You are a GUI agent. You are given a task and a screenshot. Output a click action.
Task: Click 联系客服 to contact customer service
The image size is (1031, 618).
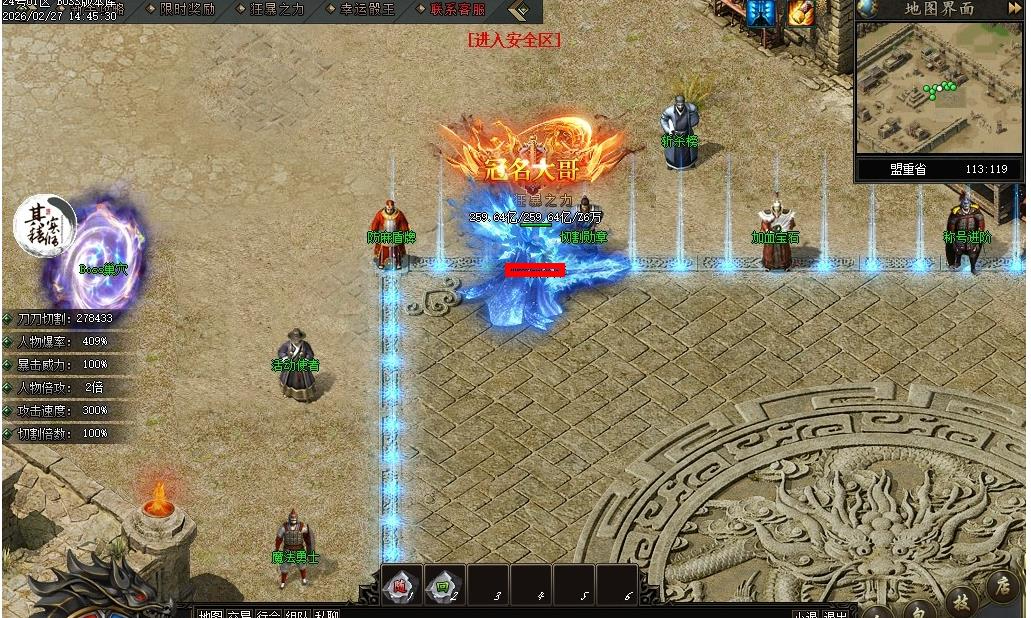[457, 9]
